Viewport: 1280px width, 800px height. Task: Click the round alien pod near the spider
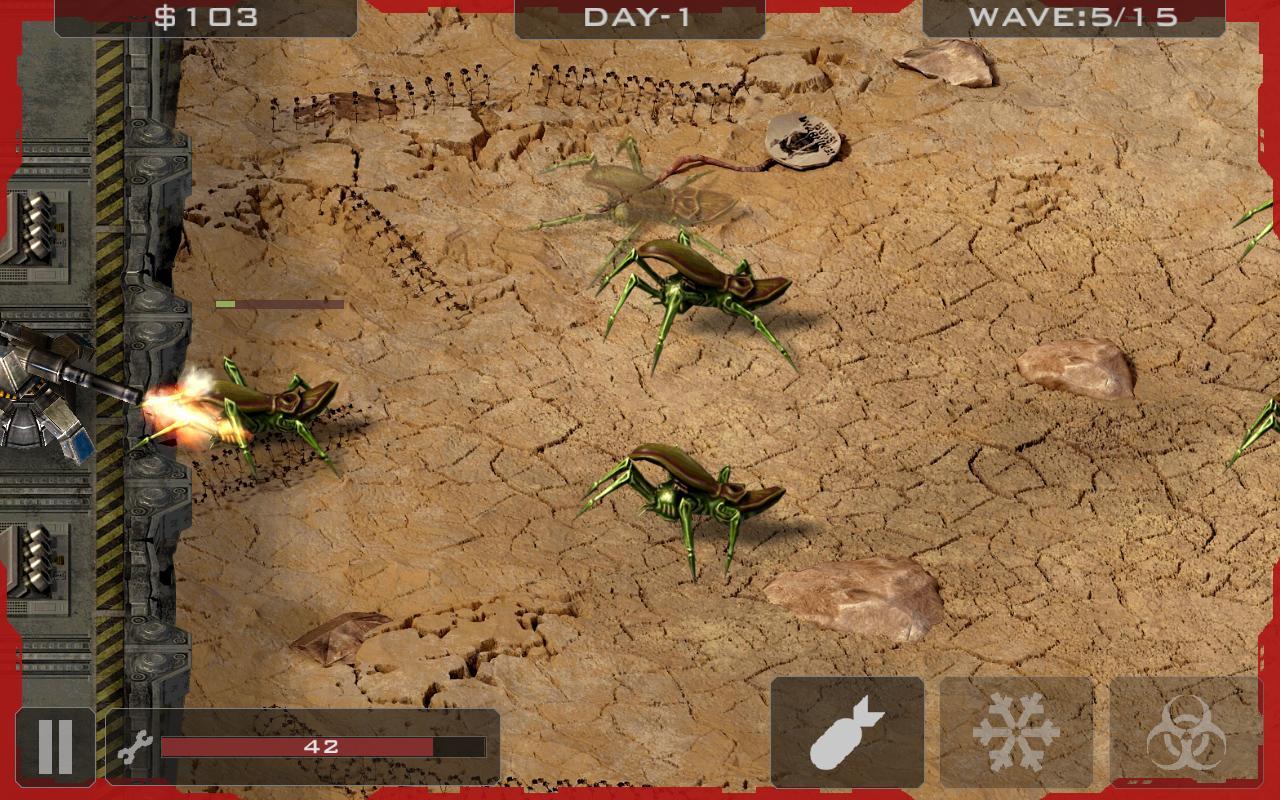tap(800, 140)
